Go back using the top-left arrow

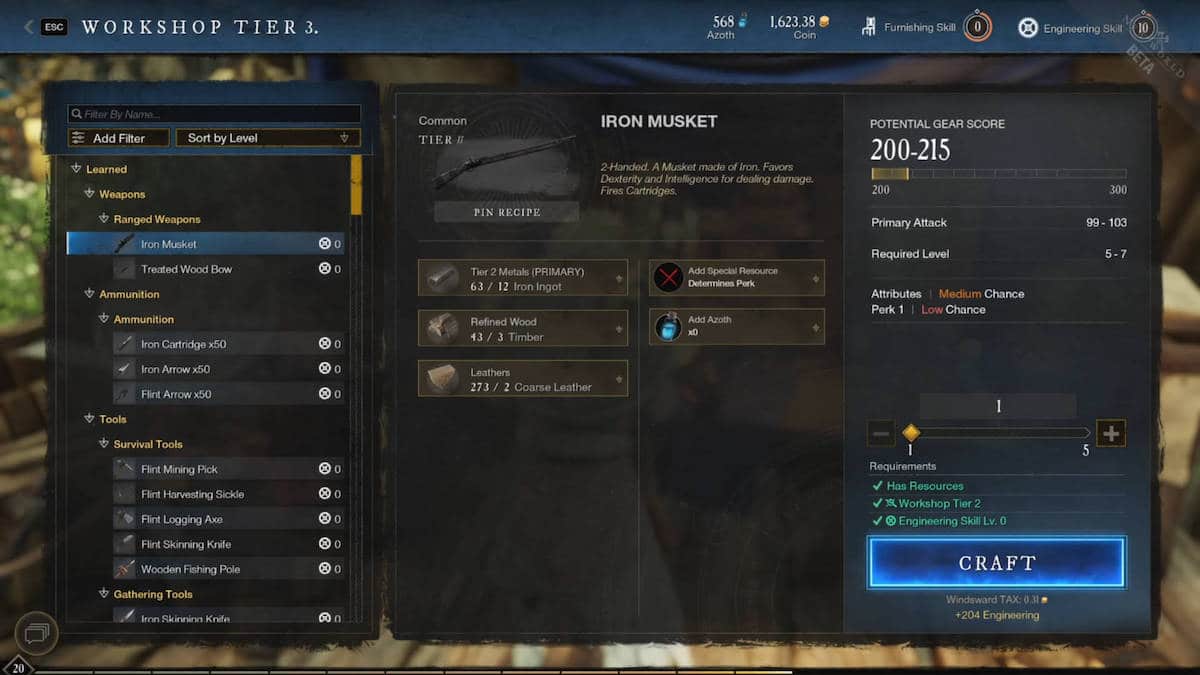28,27
